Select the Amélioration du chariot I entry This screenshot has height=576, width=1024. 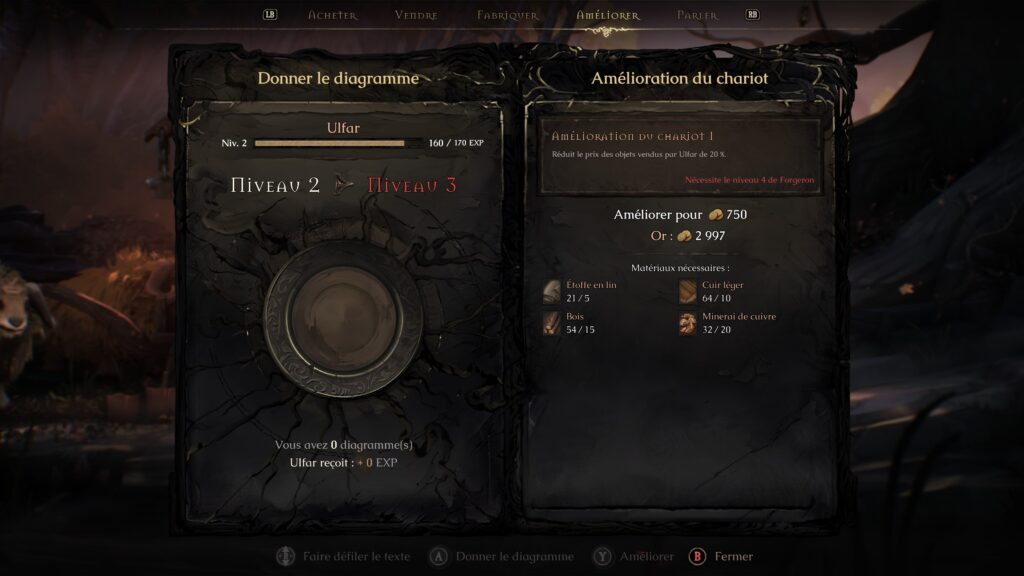tap(681, 157)
